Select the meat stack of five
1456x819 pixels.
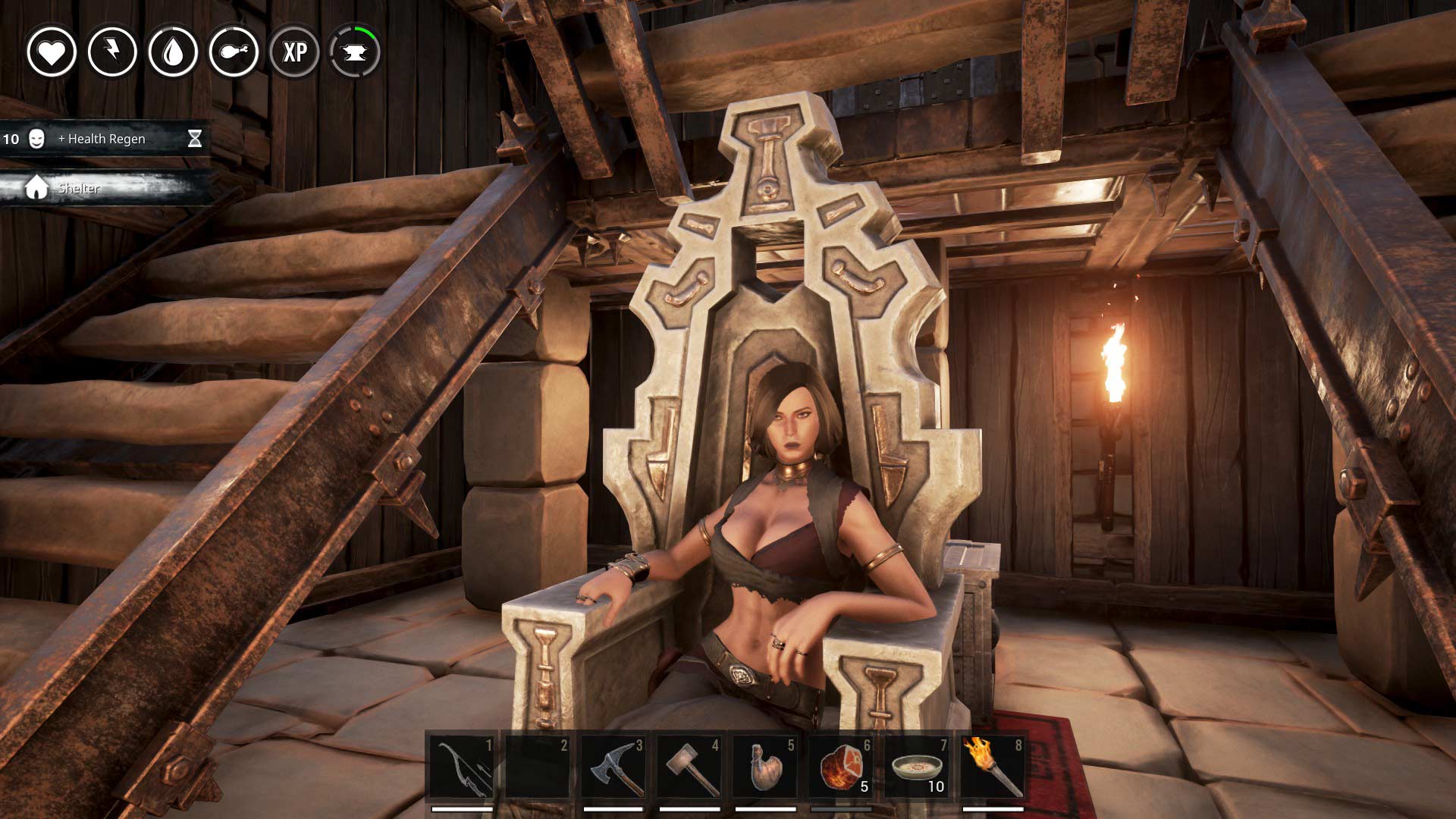coord(841,767)
